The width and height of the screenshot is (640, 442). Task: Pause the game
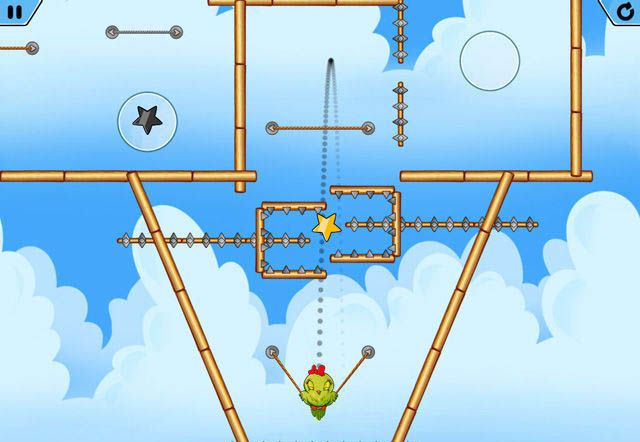tap(15, 11)
